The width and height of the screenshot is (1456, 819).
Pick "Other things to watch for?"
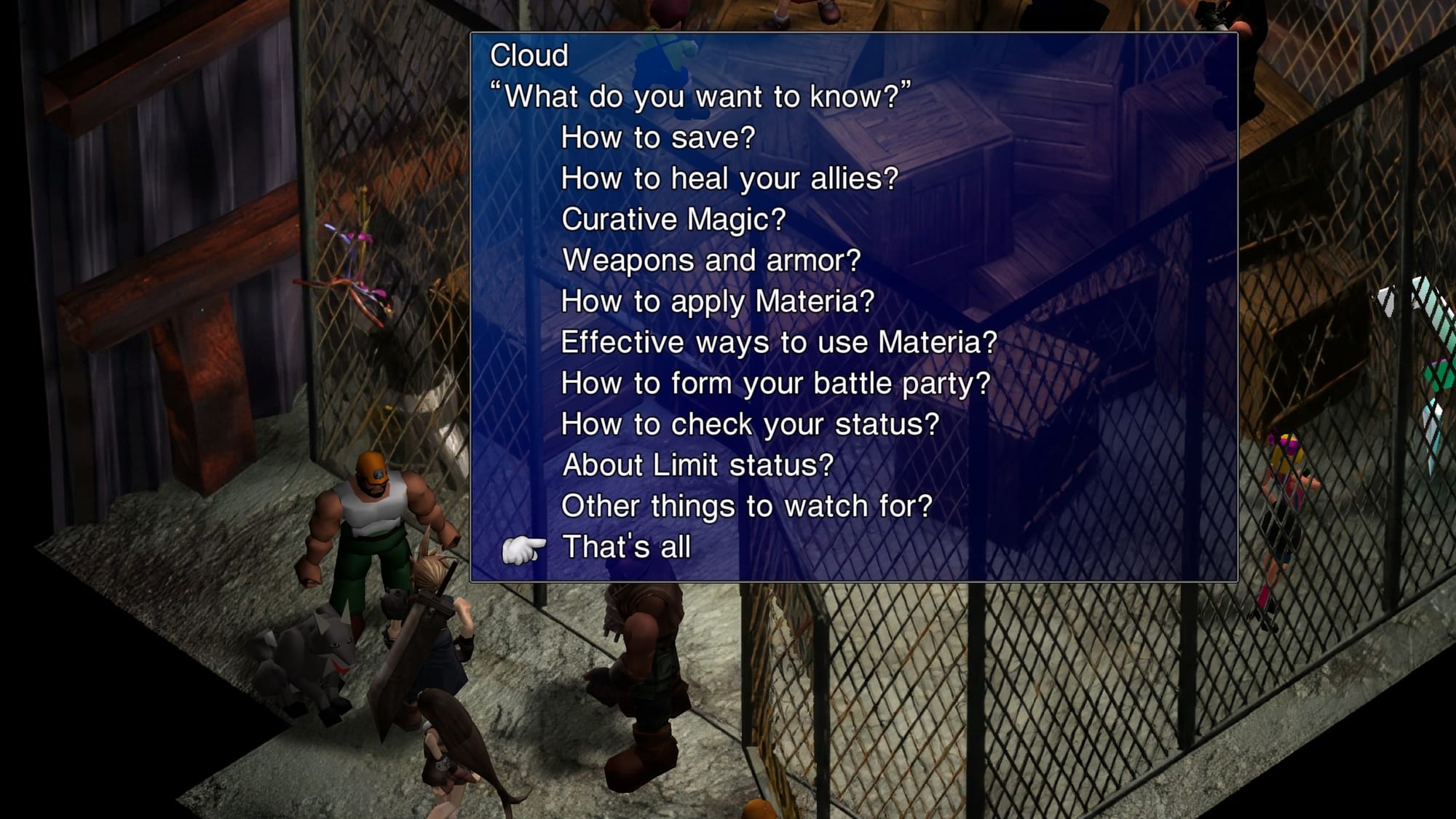746,506
